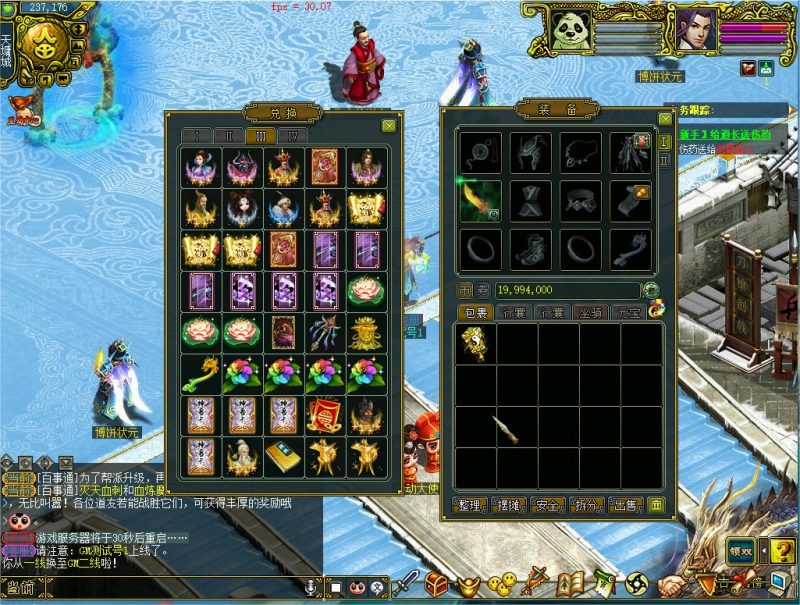
Task: Open exchange tab II
Action: pos(228,136)
